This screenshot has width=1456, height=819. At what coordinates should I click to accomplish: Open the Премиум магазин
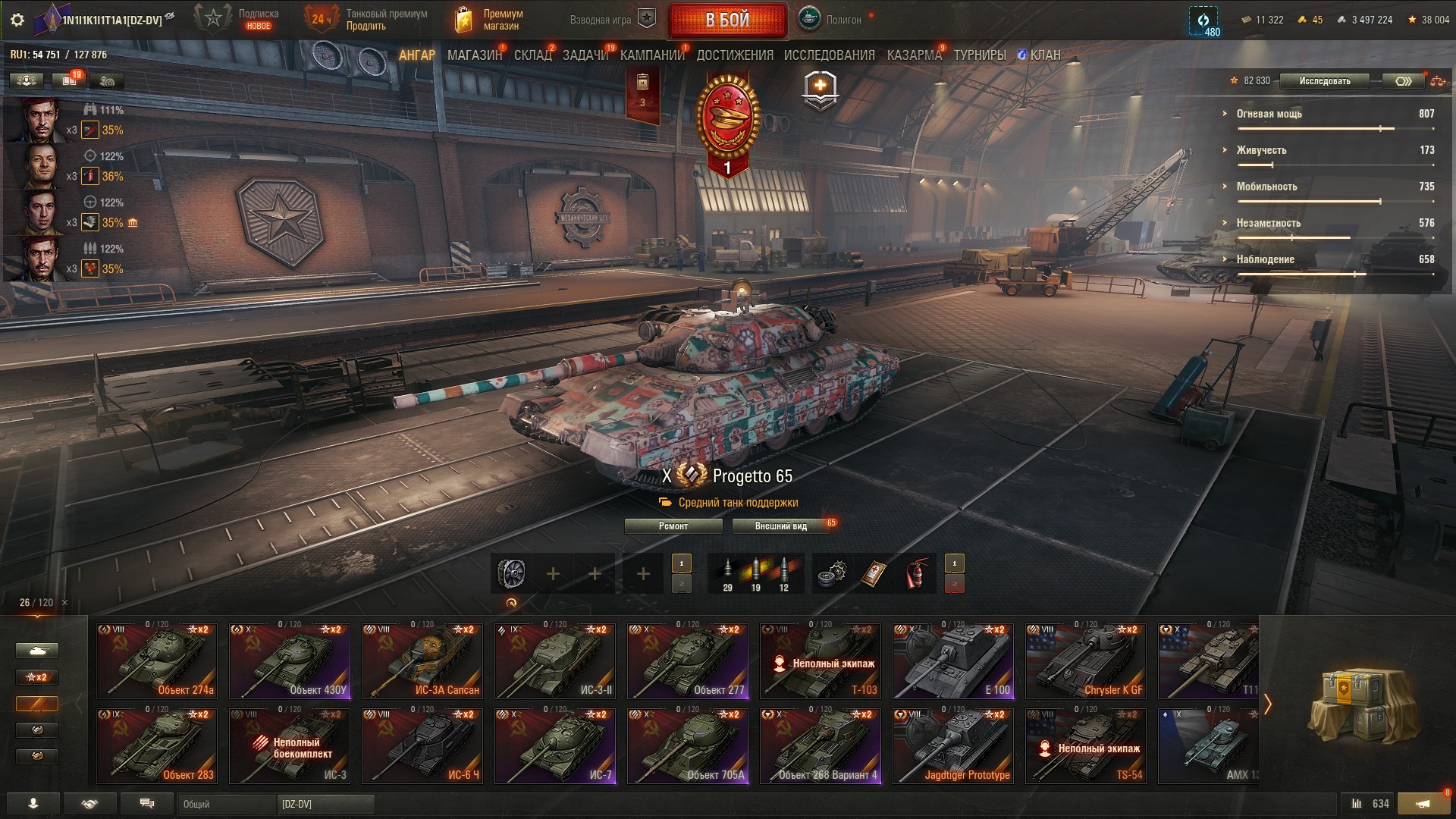pos(490,20)
